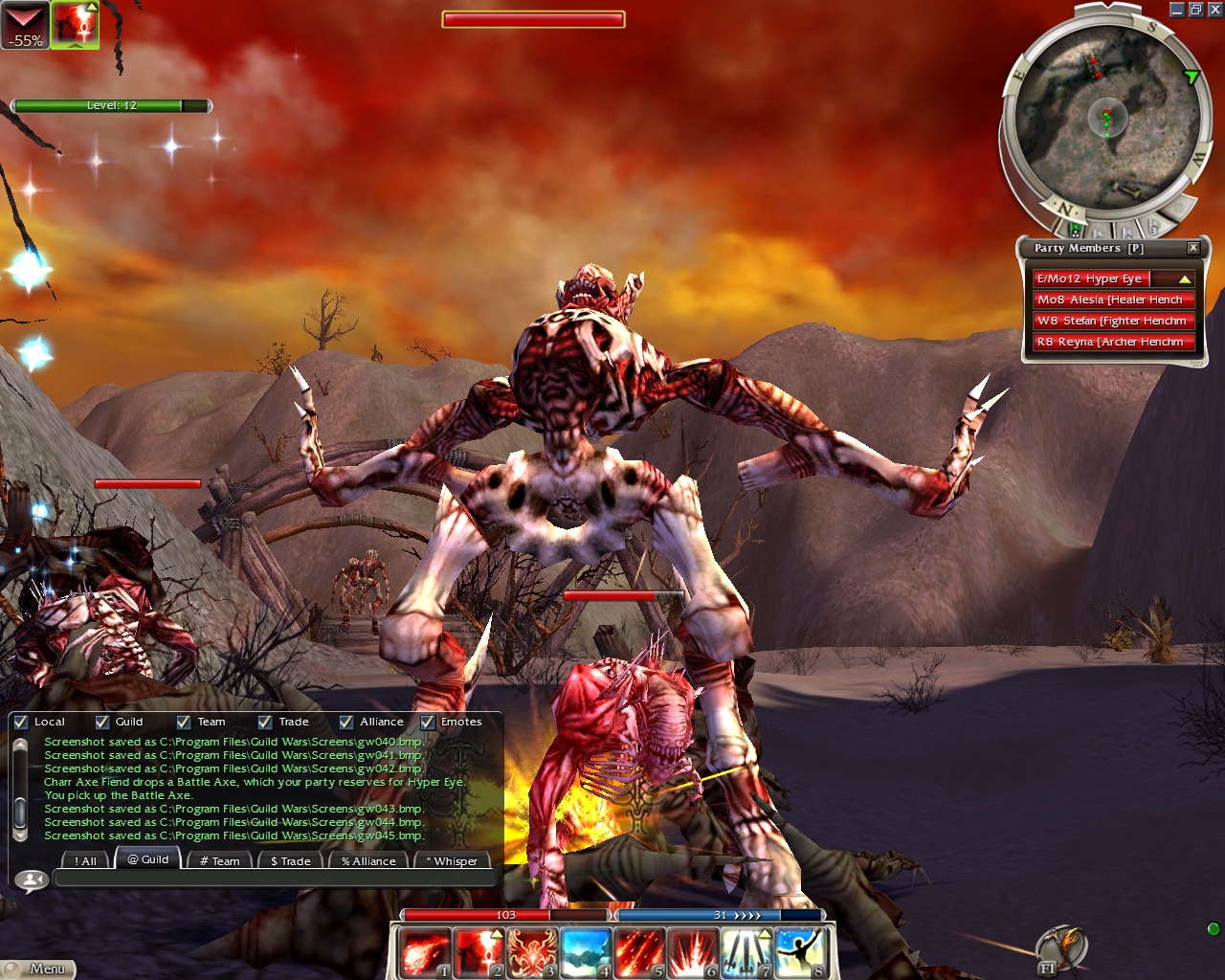The width and height of the screenshot is (1225, 980).
Task: Activate the ankh skill in slot 2
Action: [478, 952]
